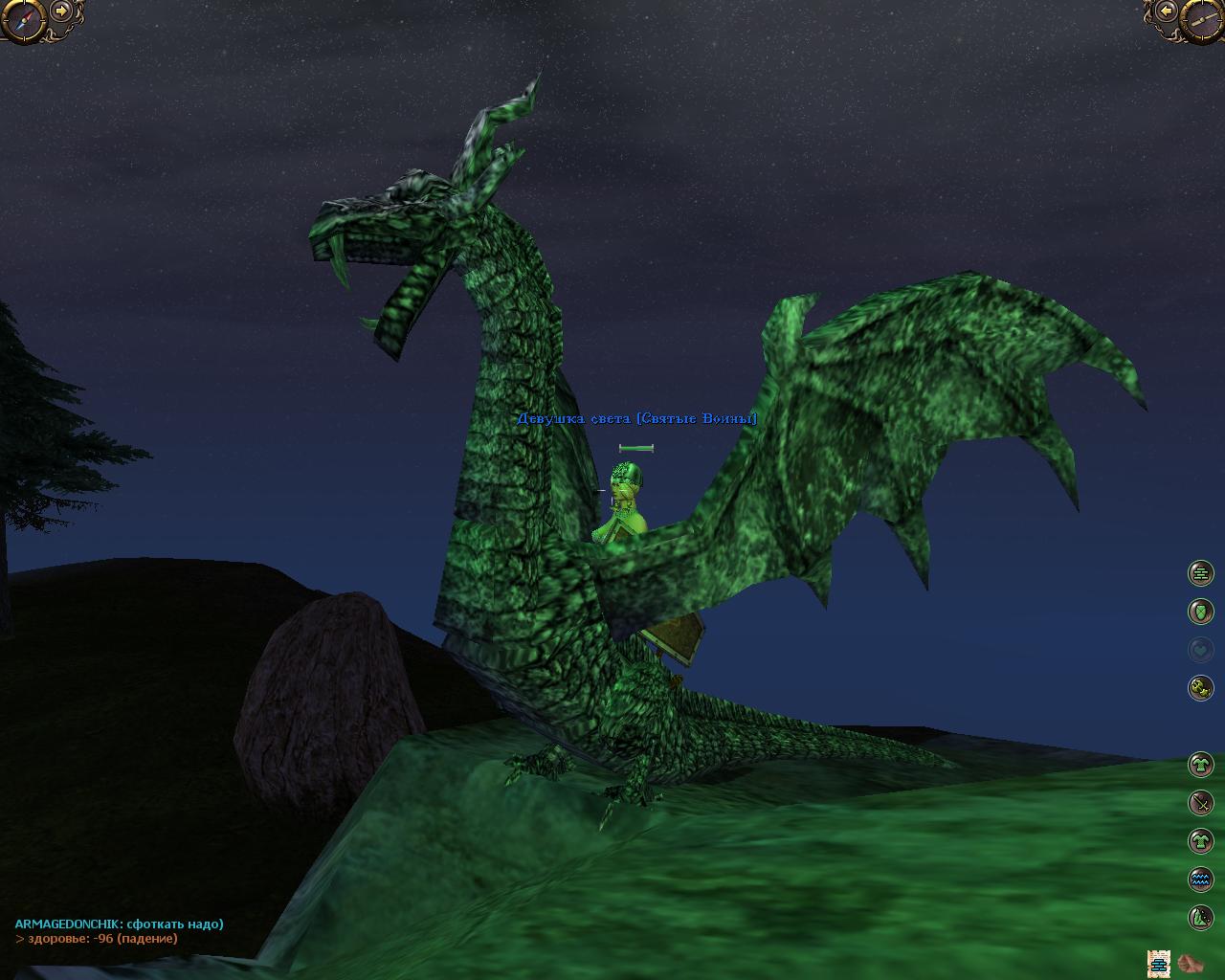Click the green boot icon

pos(1200,917)
